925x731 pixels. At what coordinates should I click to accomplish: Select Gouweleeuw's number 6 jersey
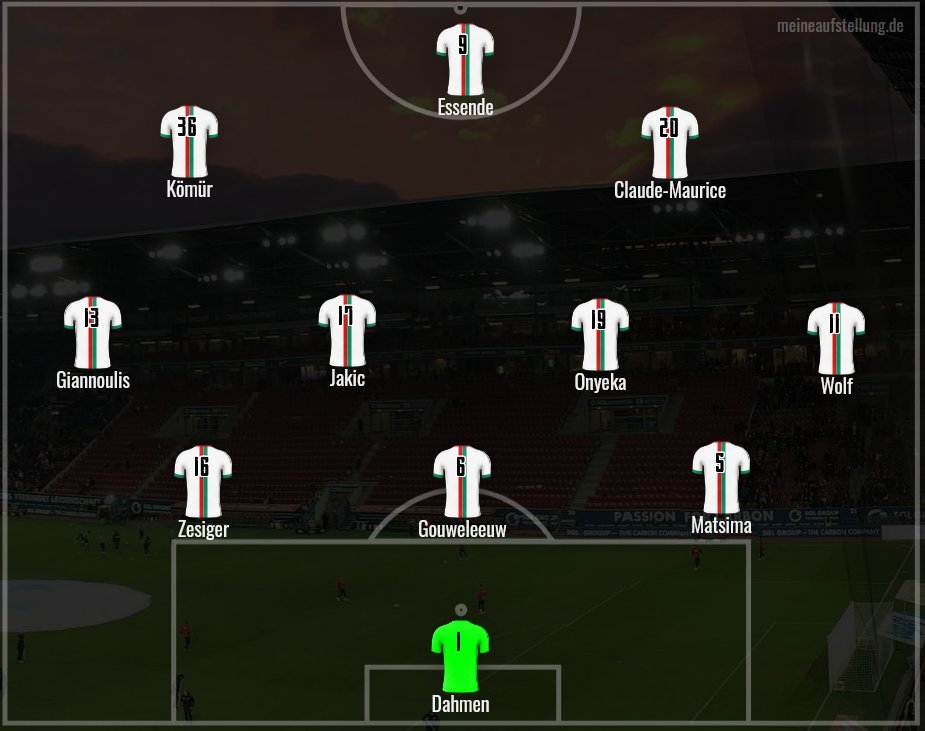(x=462, y=481)
